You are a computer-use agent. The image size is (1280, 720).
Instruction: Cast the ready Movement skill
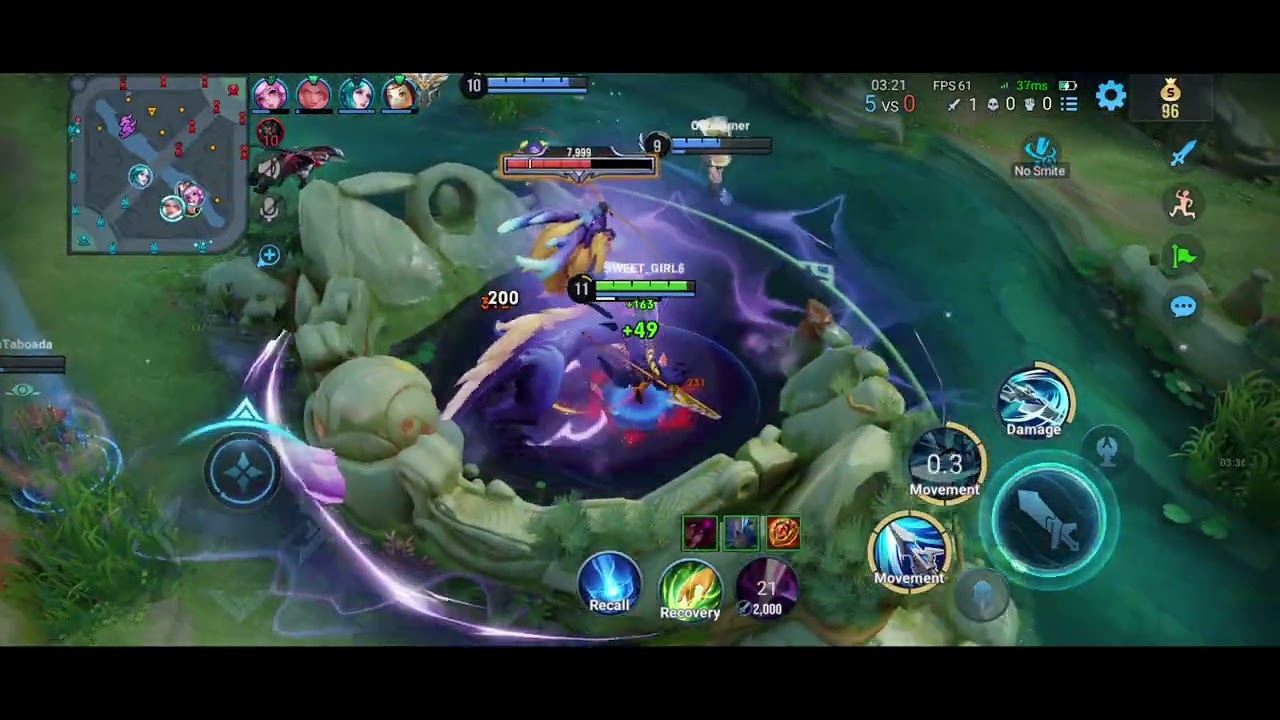(909, 549)
